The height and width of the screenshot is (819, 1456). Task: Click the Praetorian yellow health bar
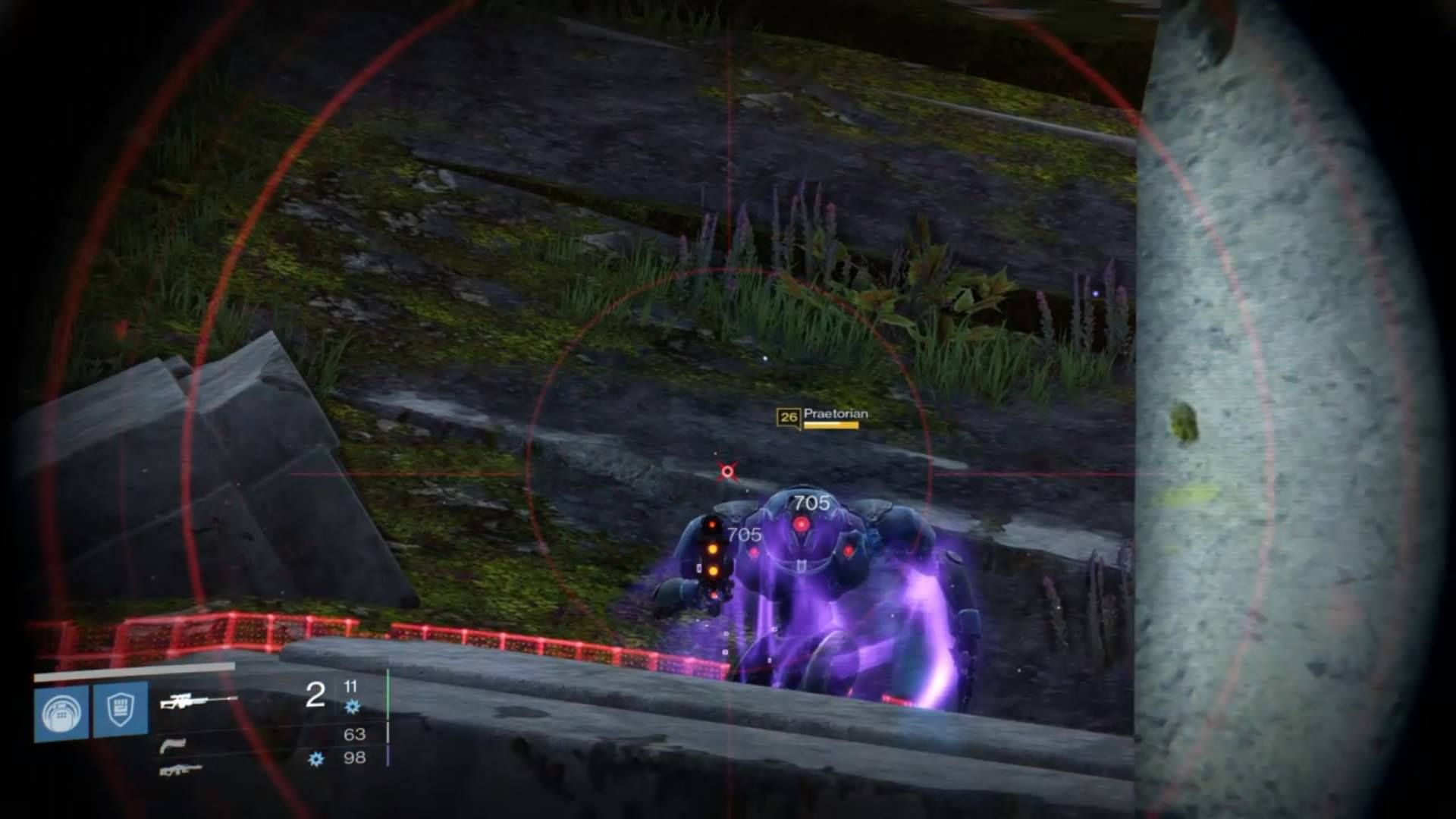(x=832, y=426)
